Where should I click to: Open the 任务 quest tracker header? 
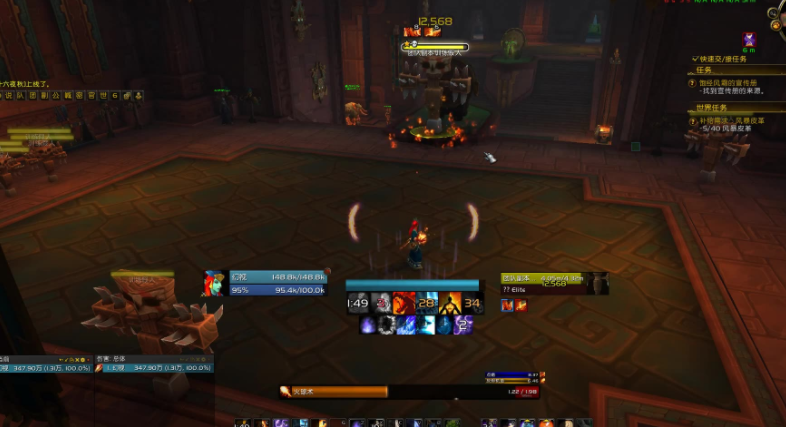704,70
